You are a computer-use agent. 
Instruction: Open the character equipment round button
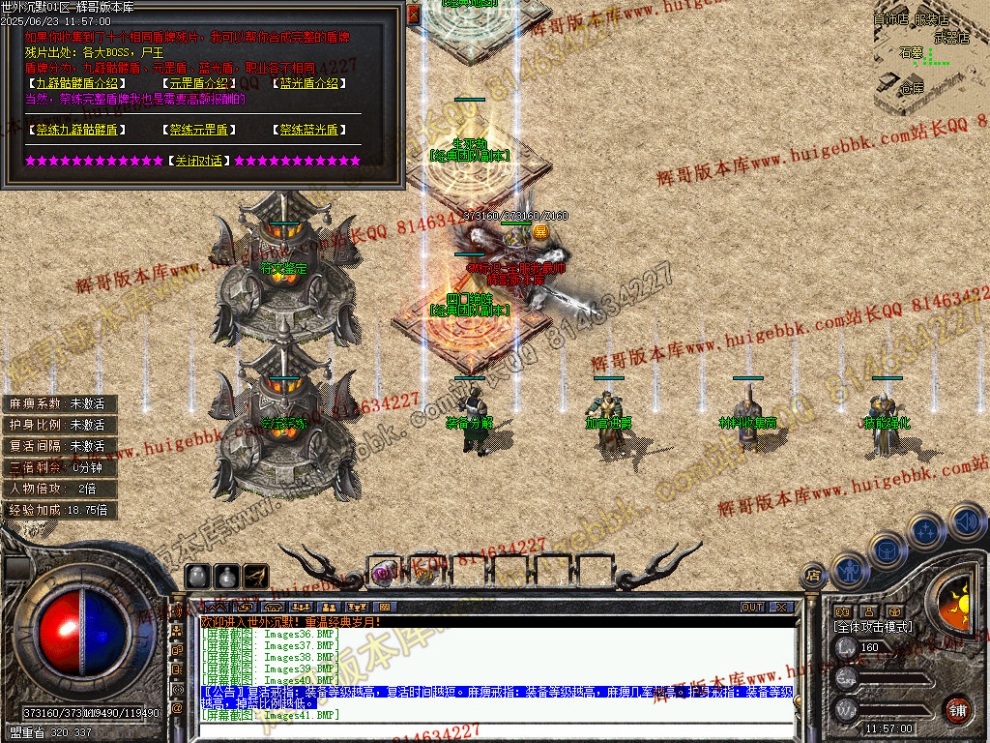[849, 570]
